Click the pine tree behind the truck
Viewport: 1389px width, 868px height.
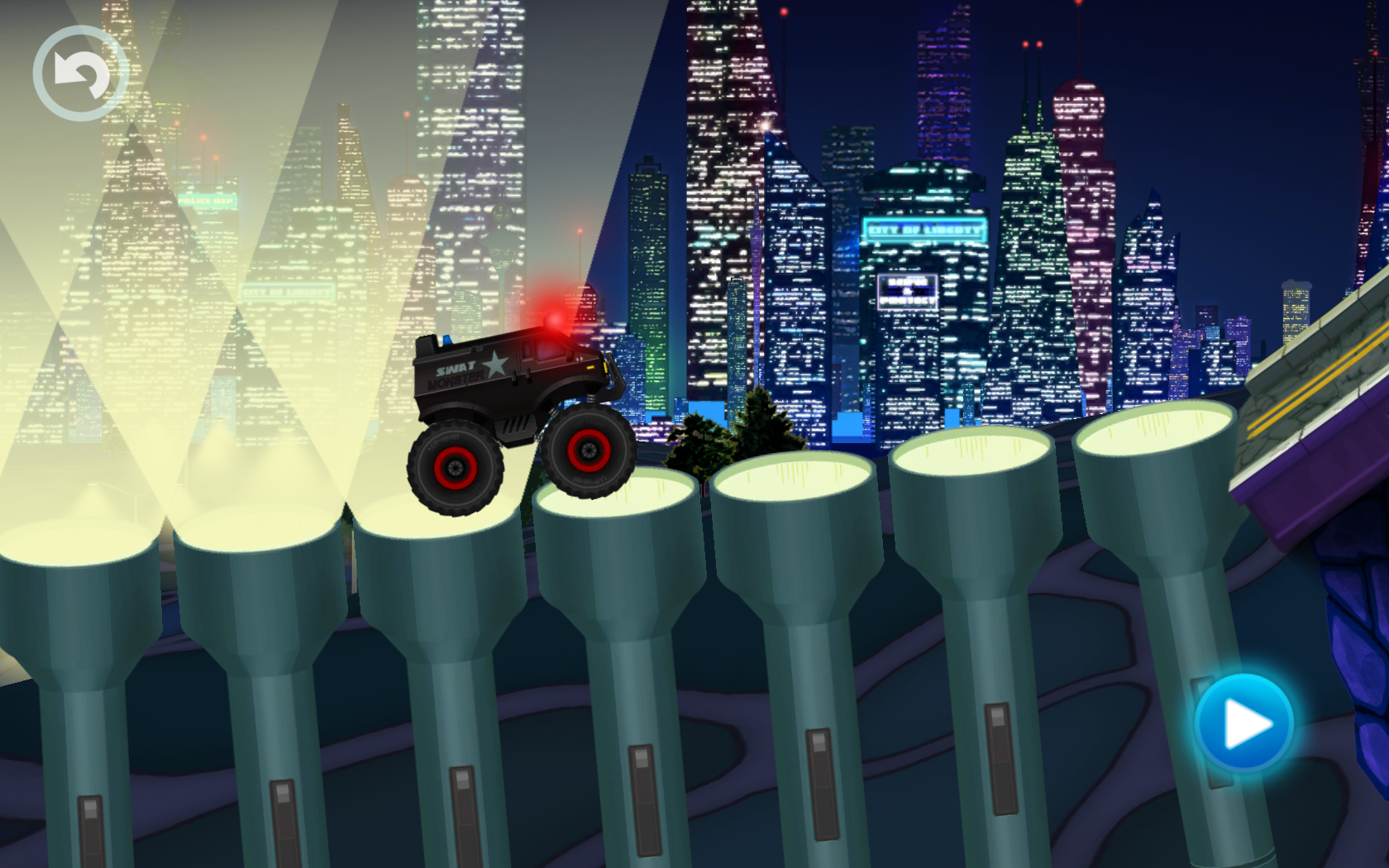(761, 417)
